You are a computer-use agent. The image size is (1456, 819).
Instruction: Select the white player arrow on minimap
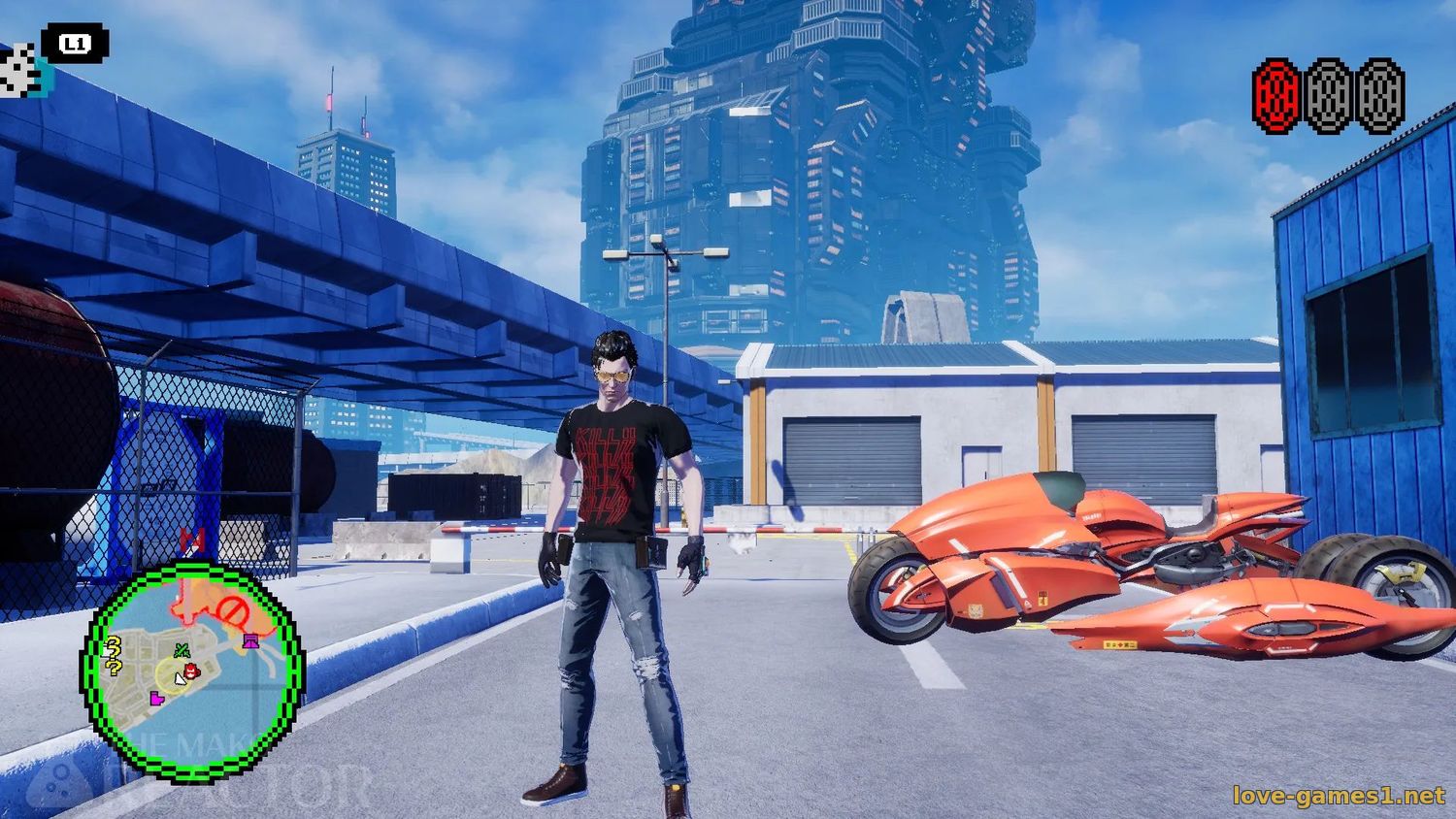point(180,679)
